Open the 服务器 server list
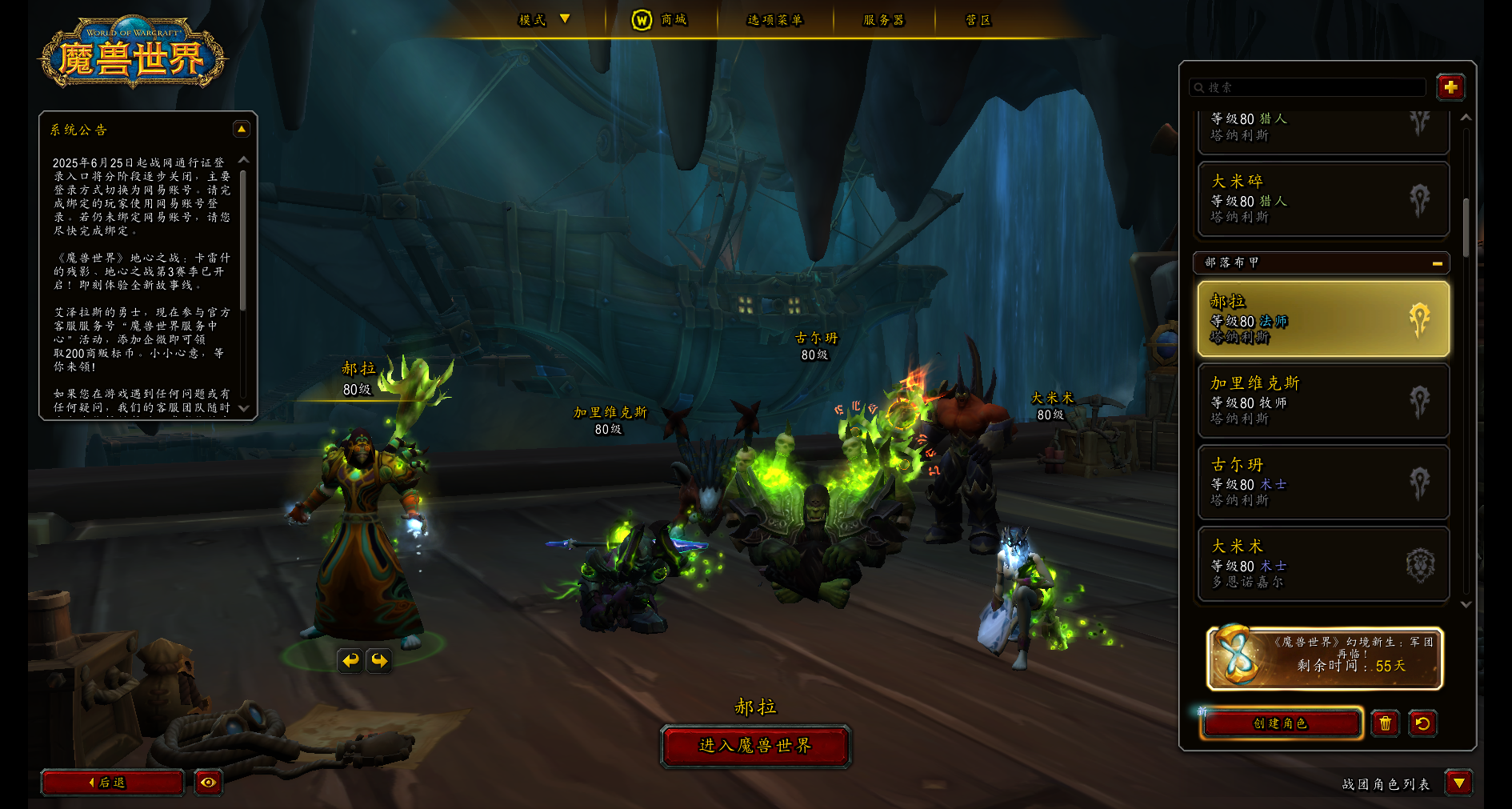This screenshot has width=1512, height=809. [x=883, y=20]
